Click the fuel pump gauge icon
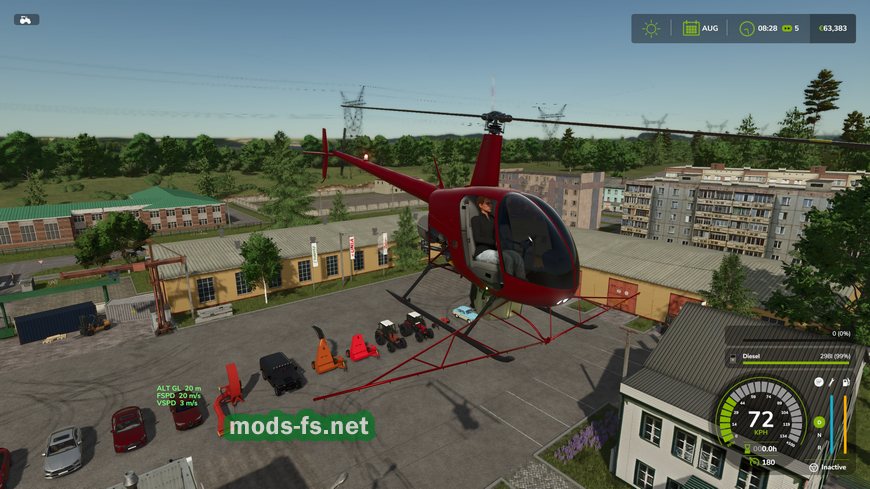Screen dimensions: 870x489 coord(846,383)
